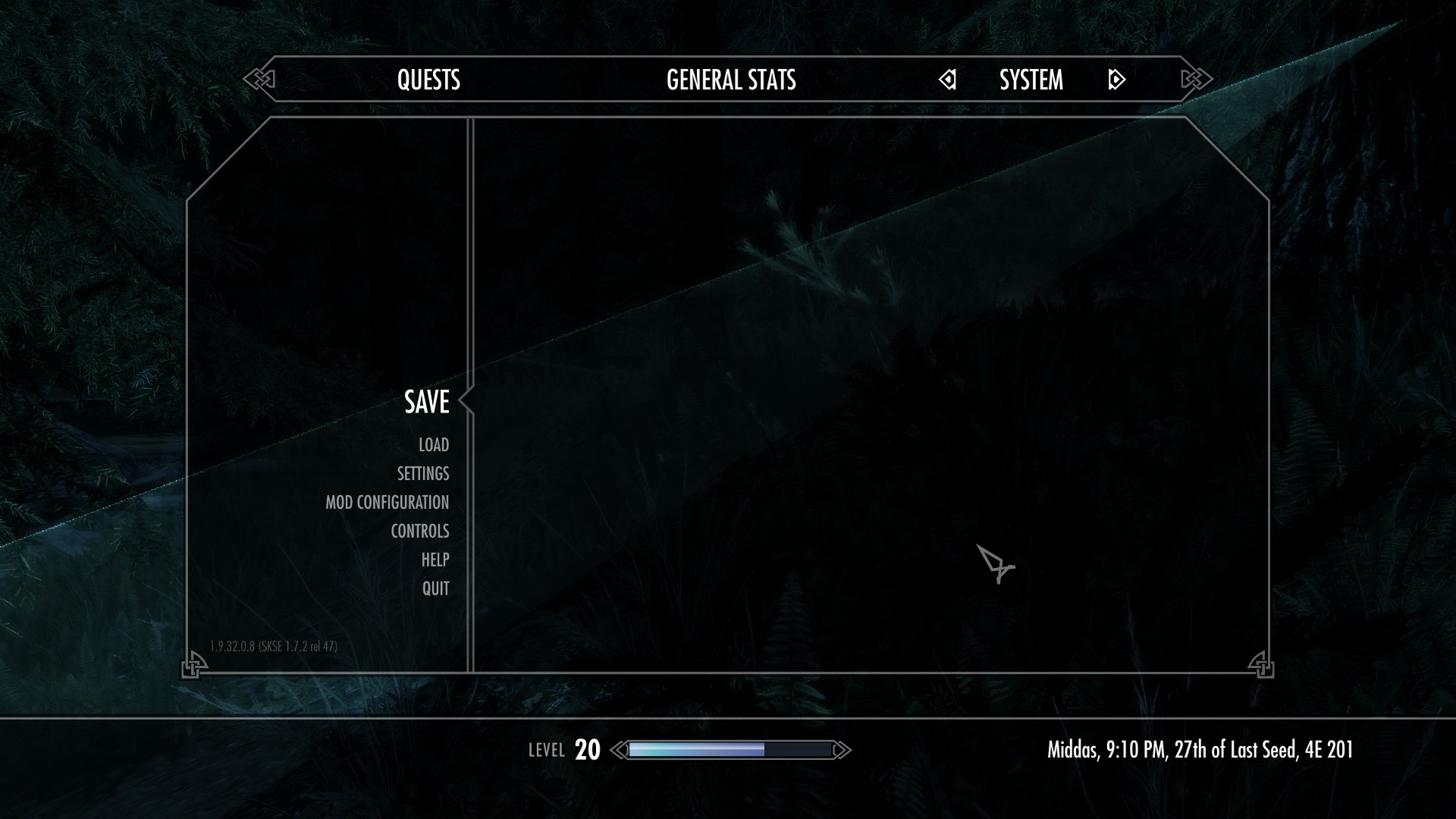The width and height of the screenshot is (1456, 819).
Task: Click the left arrow beside GENERAL STATS
Action: [x=948, y=79]
